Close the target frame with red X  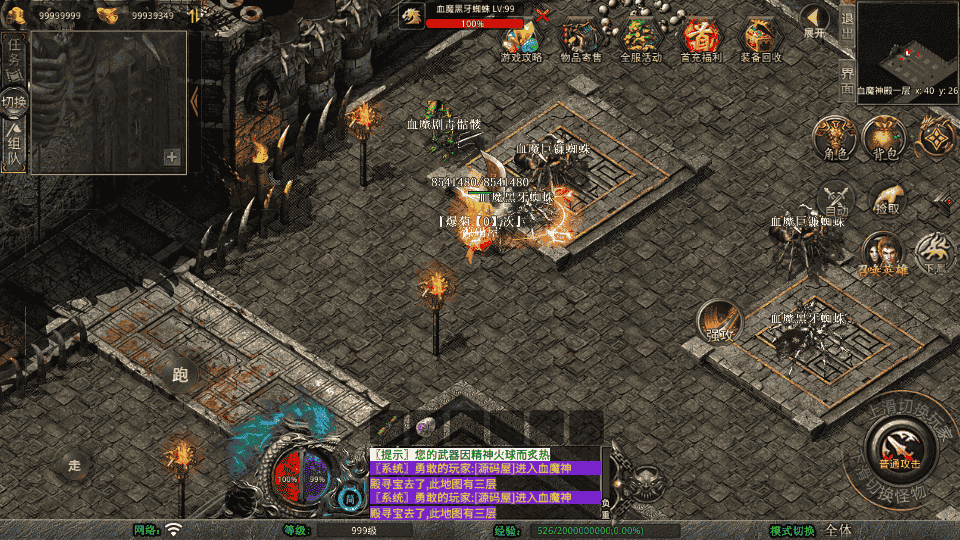543,15
